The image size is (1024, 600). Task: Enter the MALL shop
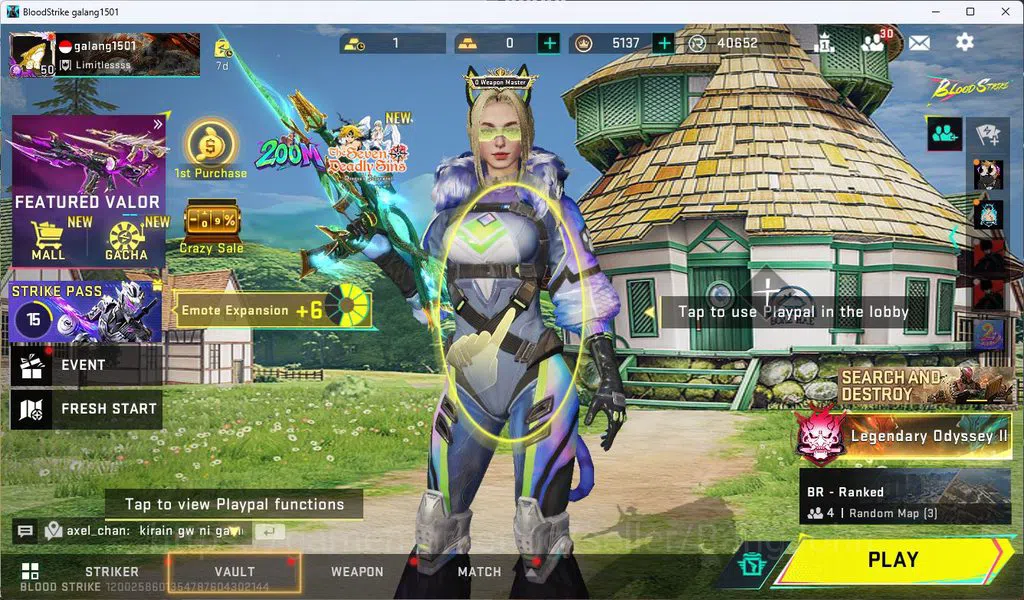(x=48, y=241)
